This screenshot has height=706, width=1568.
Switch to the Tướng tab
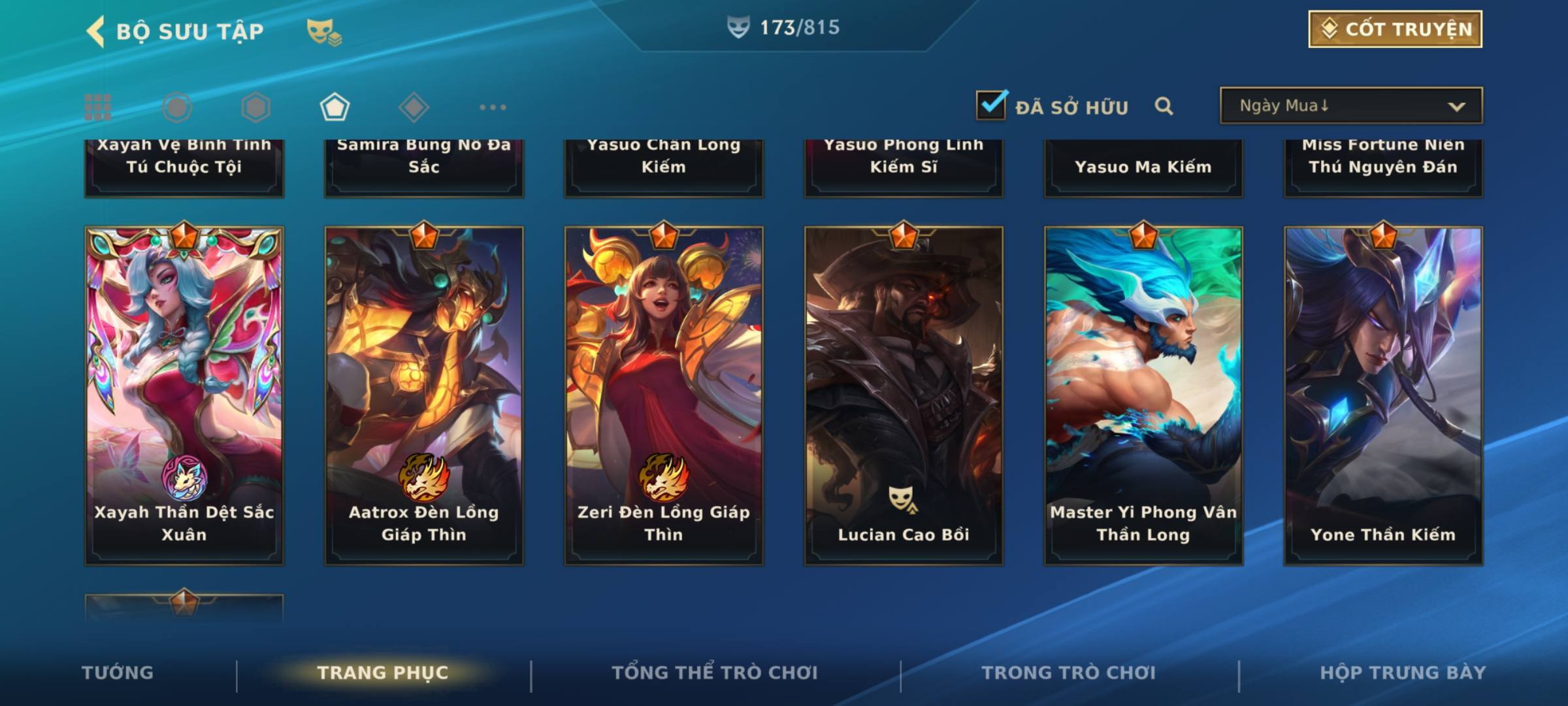(x=118, y=673)
